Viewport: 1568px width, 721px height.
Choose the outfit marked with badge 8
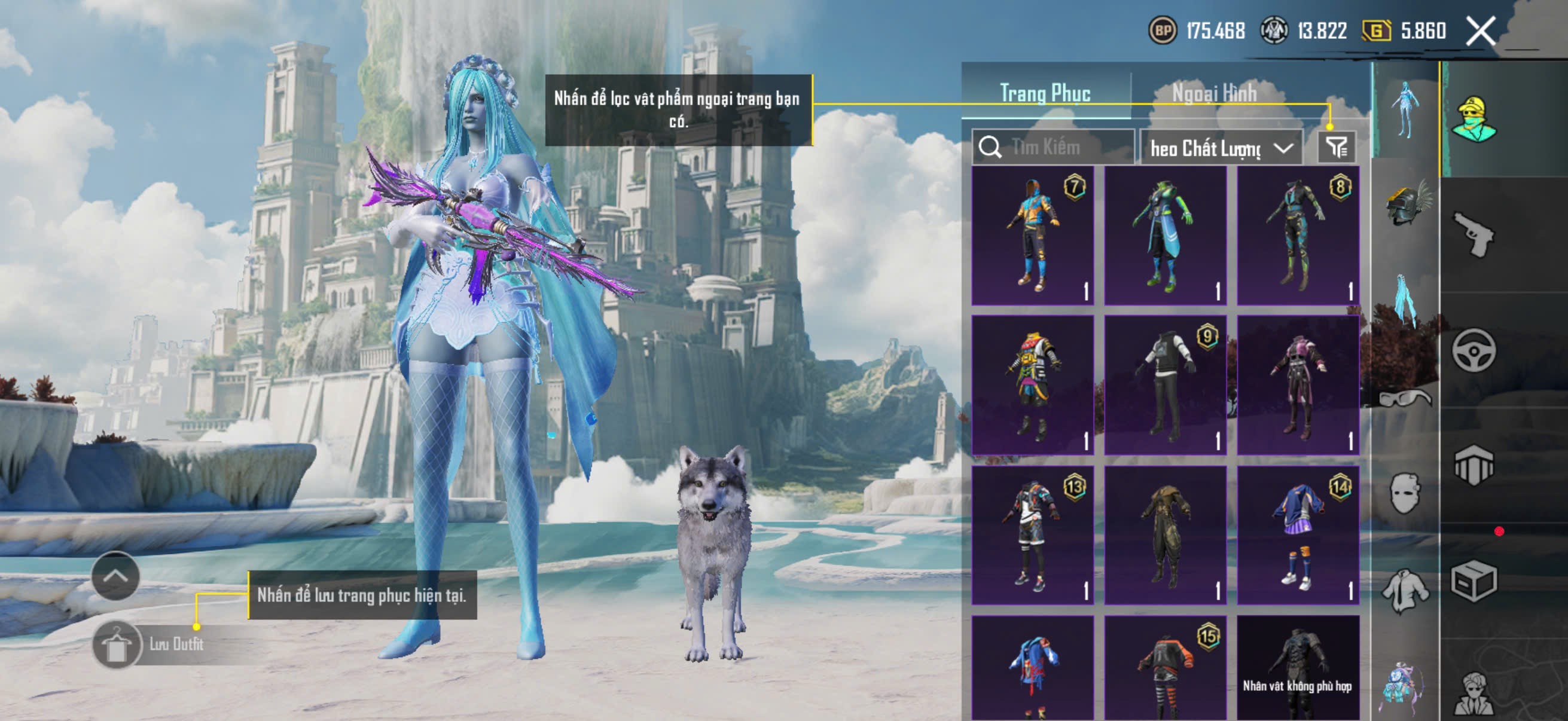[x=1298, y=236]
